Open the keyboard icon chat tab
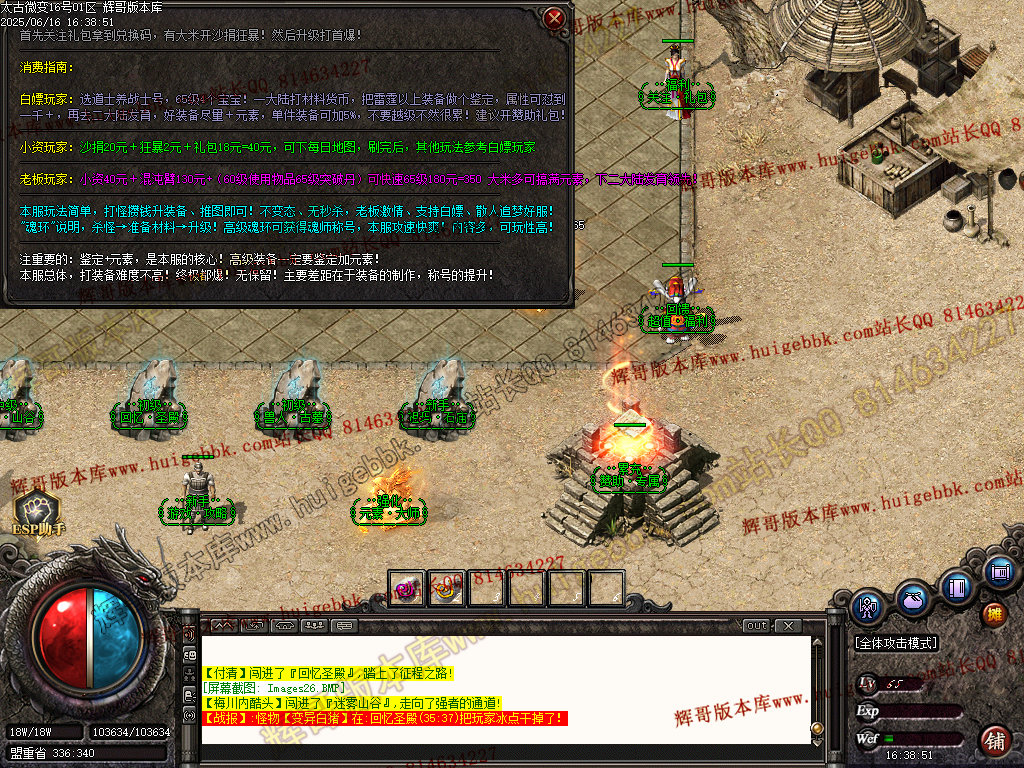 (344, 626)
